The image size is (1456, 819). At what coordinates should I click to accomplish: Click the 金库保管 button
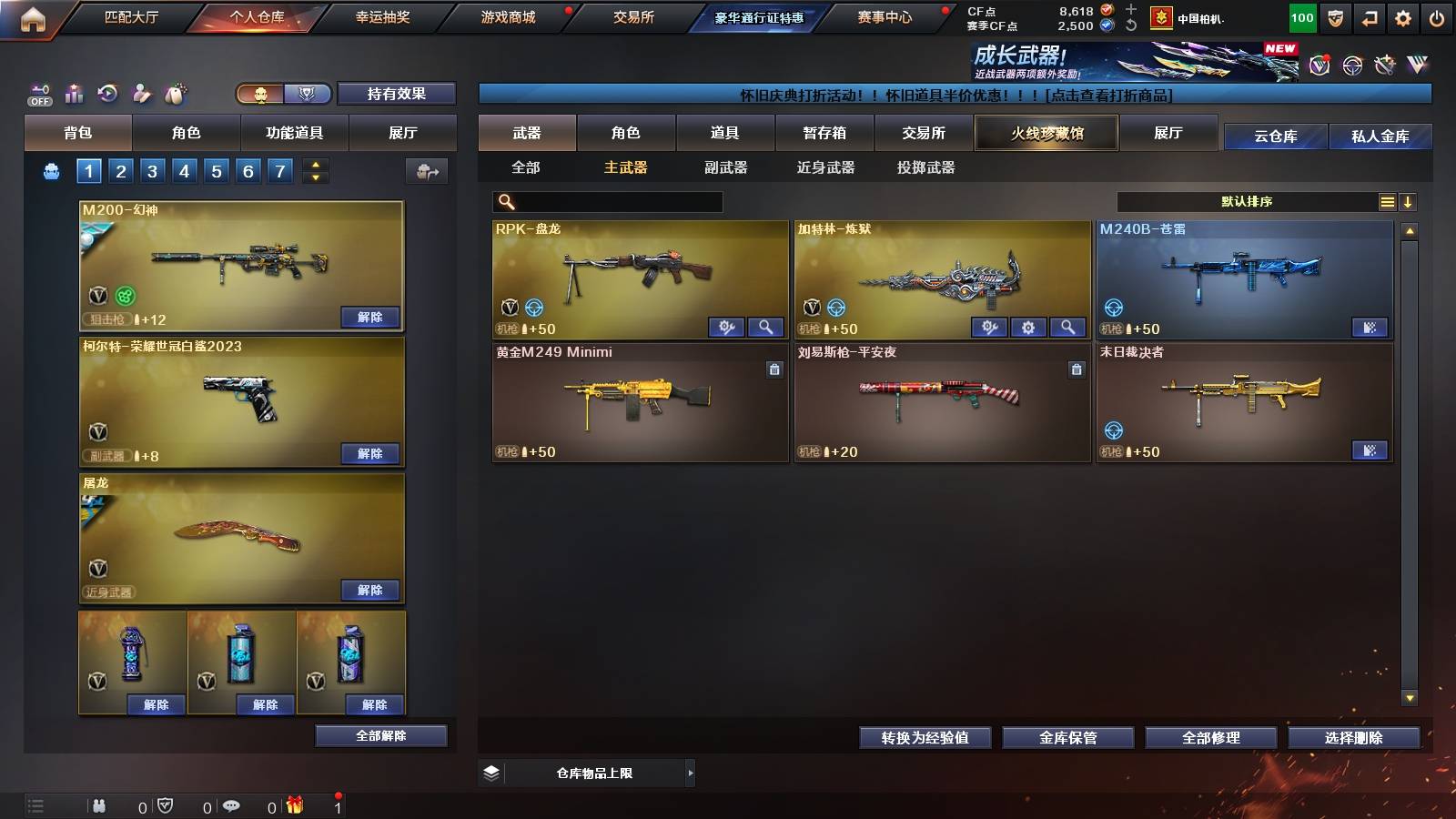pos(1067,738)
